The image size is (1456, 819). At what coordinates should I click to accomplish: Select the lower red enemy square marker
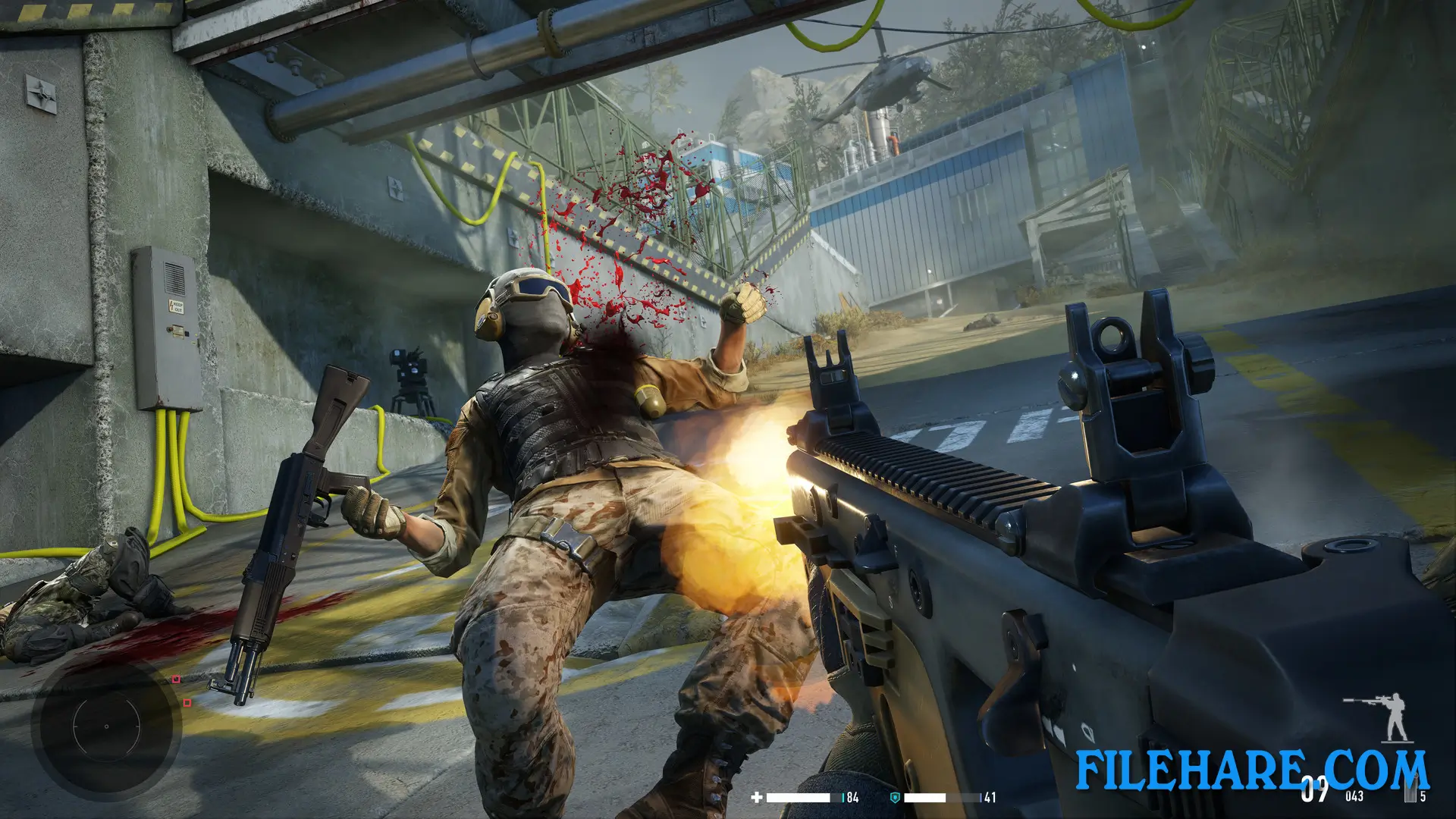tap(187, 703)
